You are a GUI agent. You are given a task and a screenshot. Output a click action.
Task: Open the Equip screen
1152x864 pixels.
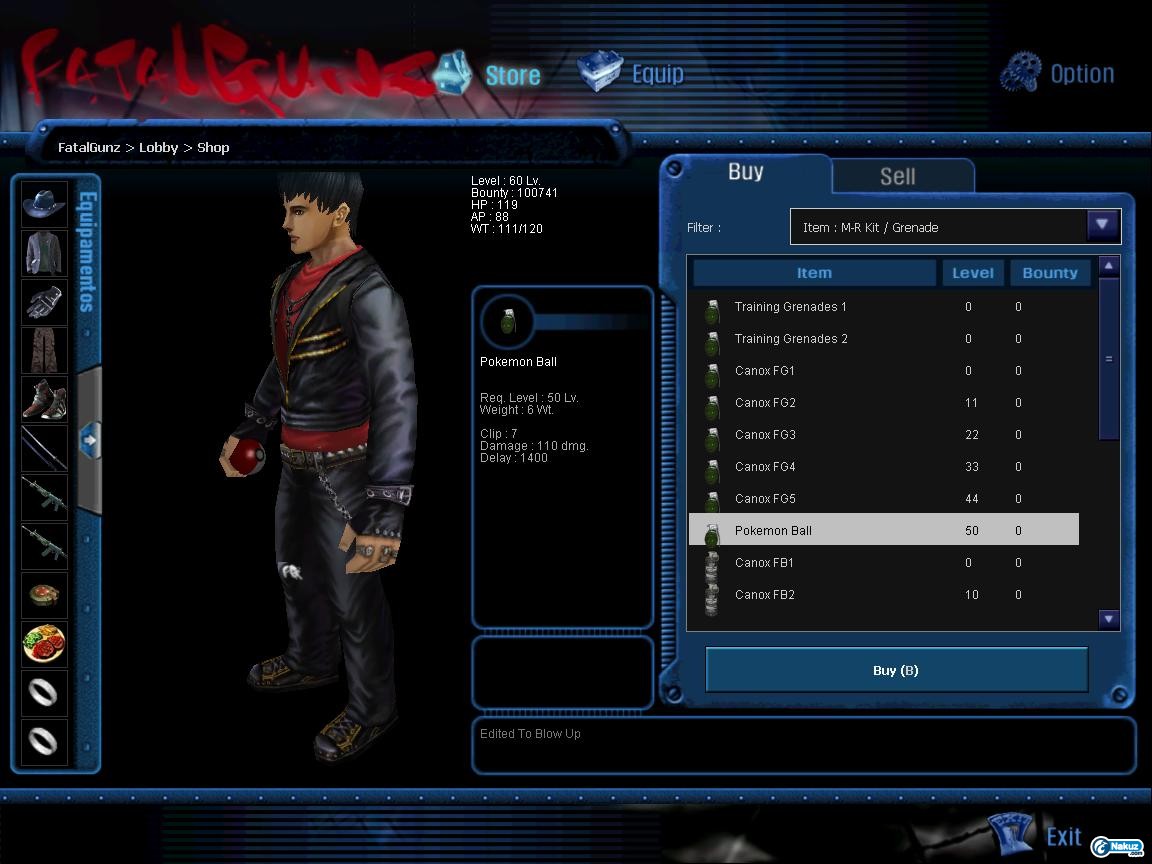(633, 74)
